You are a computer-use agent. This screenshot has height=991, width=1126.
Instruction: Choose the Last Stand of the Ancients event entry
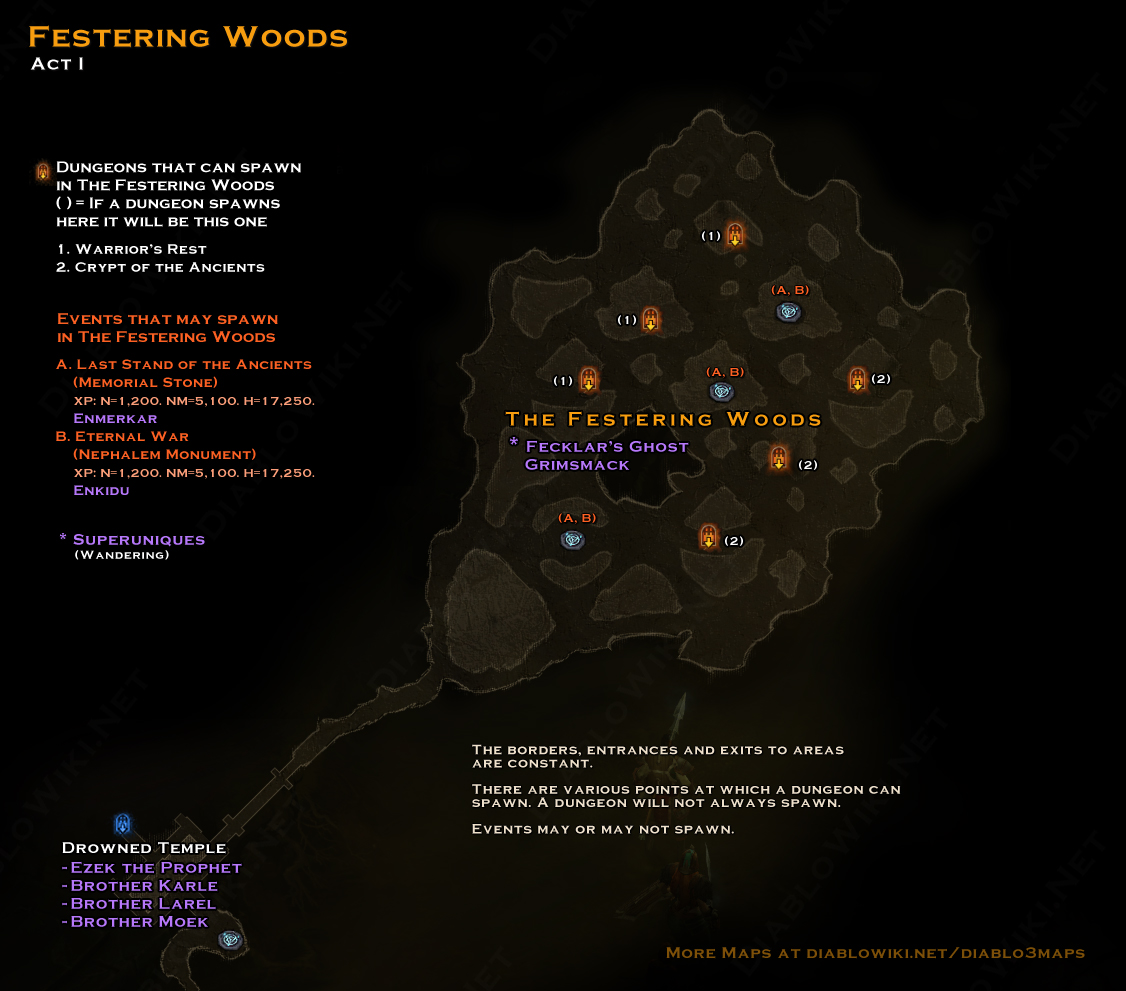click(184, 364)
